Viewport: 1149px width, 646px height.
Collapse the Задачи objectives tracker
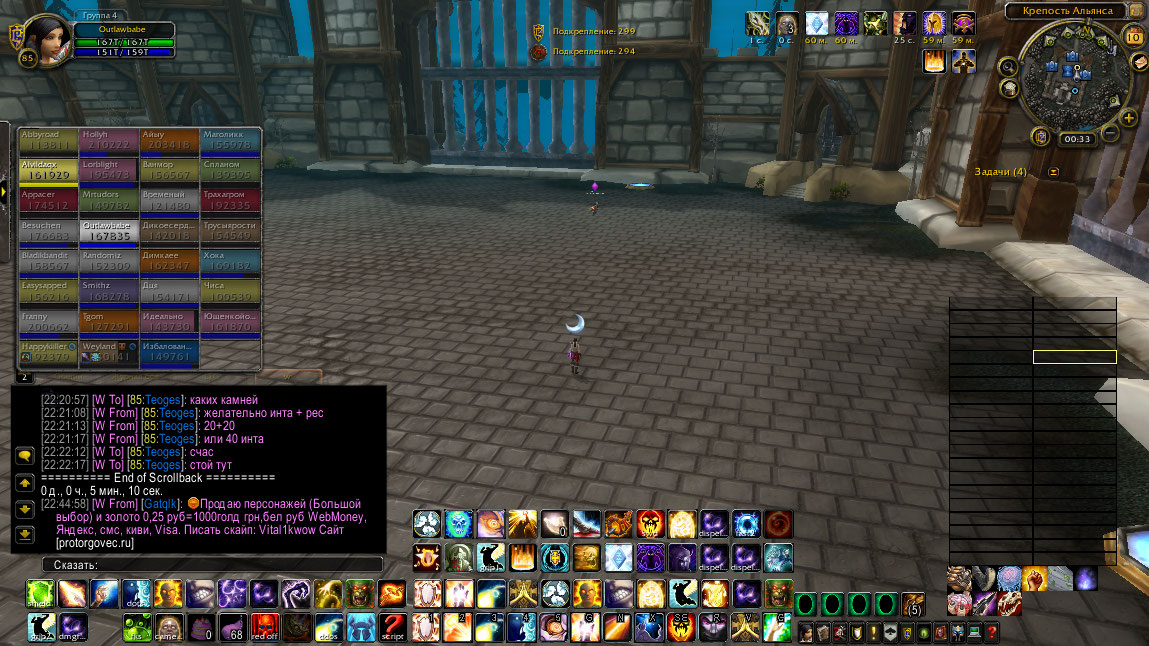coord(1053,172)
